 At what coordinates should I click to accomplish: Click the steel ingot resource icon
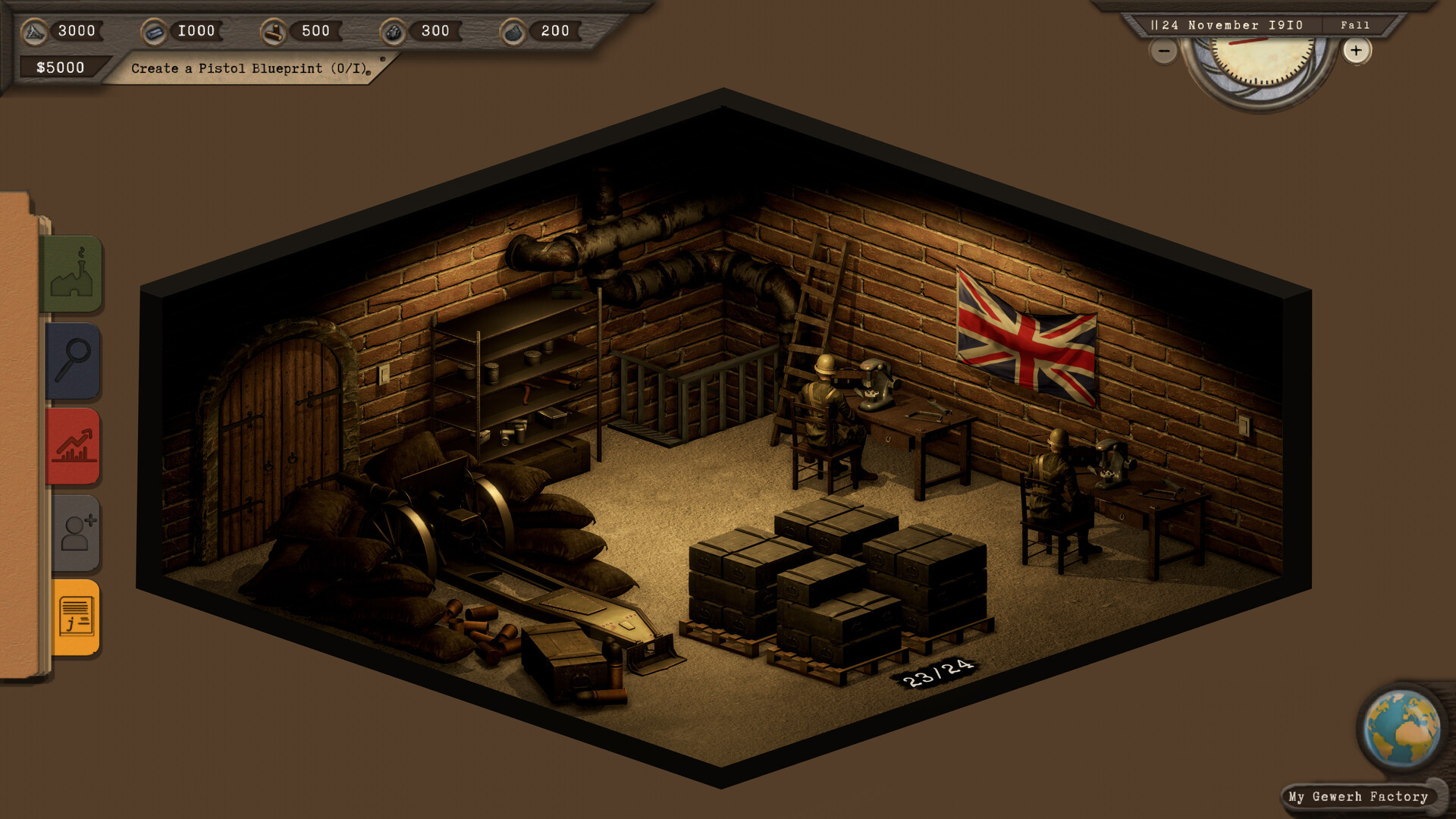click(155, 30)
